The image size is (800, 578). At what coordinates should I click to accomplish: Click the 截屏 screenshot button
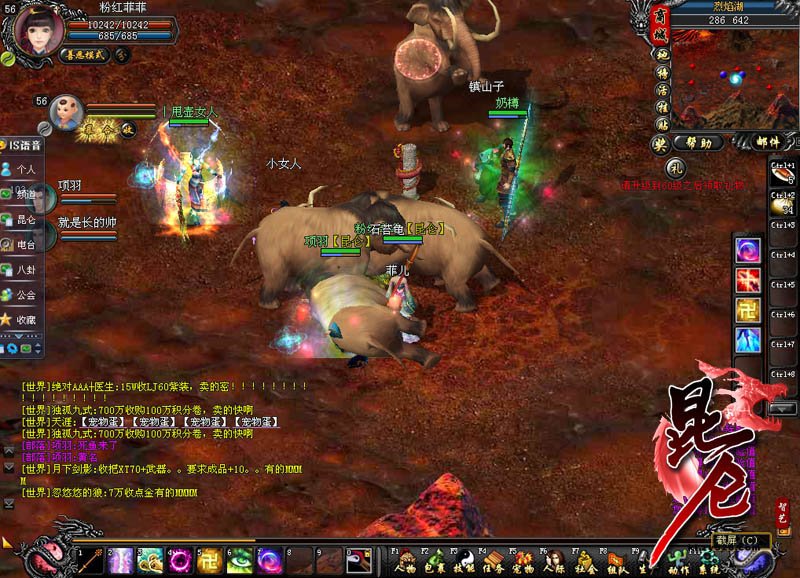741,541
